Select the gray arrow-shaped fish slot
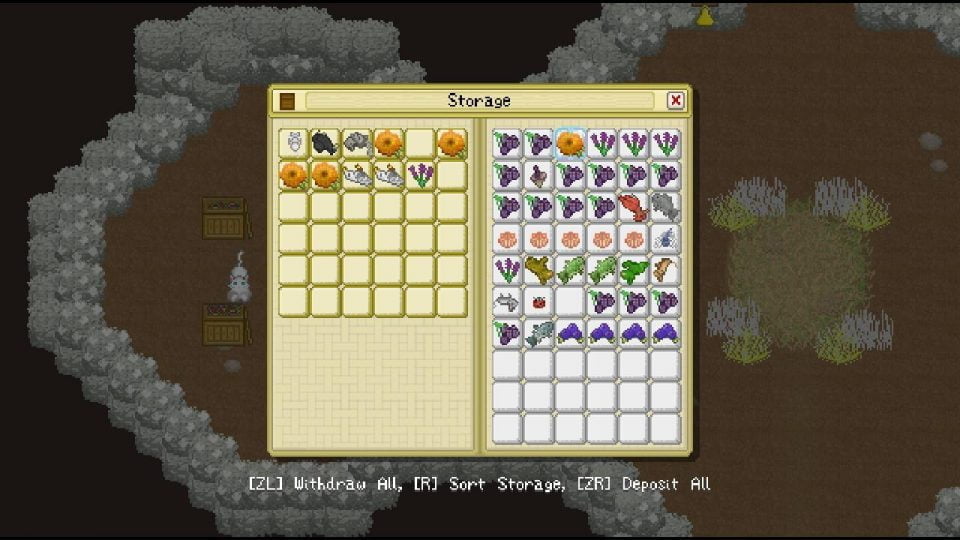The height and width of the screenshot is (540, 960). coord(508,301)
